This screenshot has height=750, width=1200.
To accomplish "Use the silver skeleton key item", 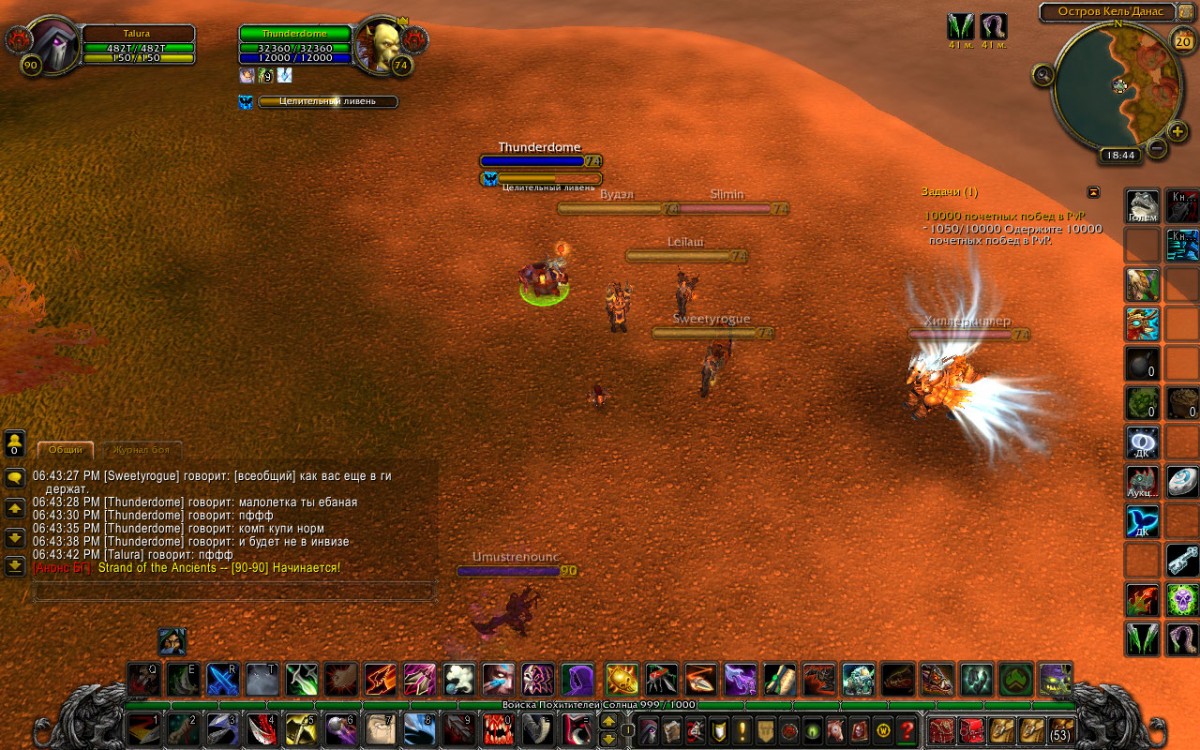I will [x=1182, y=559].
